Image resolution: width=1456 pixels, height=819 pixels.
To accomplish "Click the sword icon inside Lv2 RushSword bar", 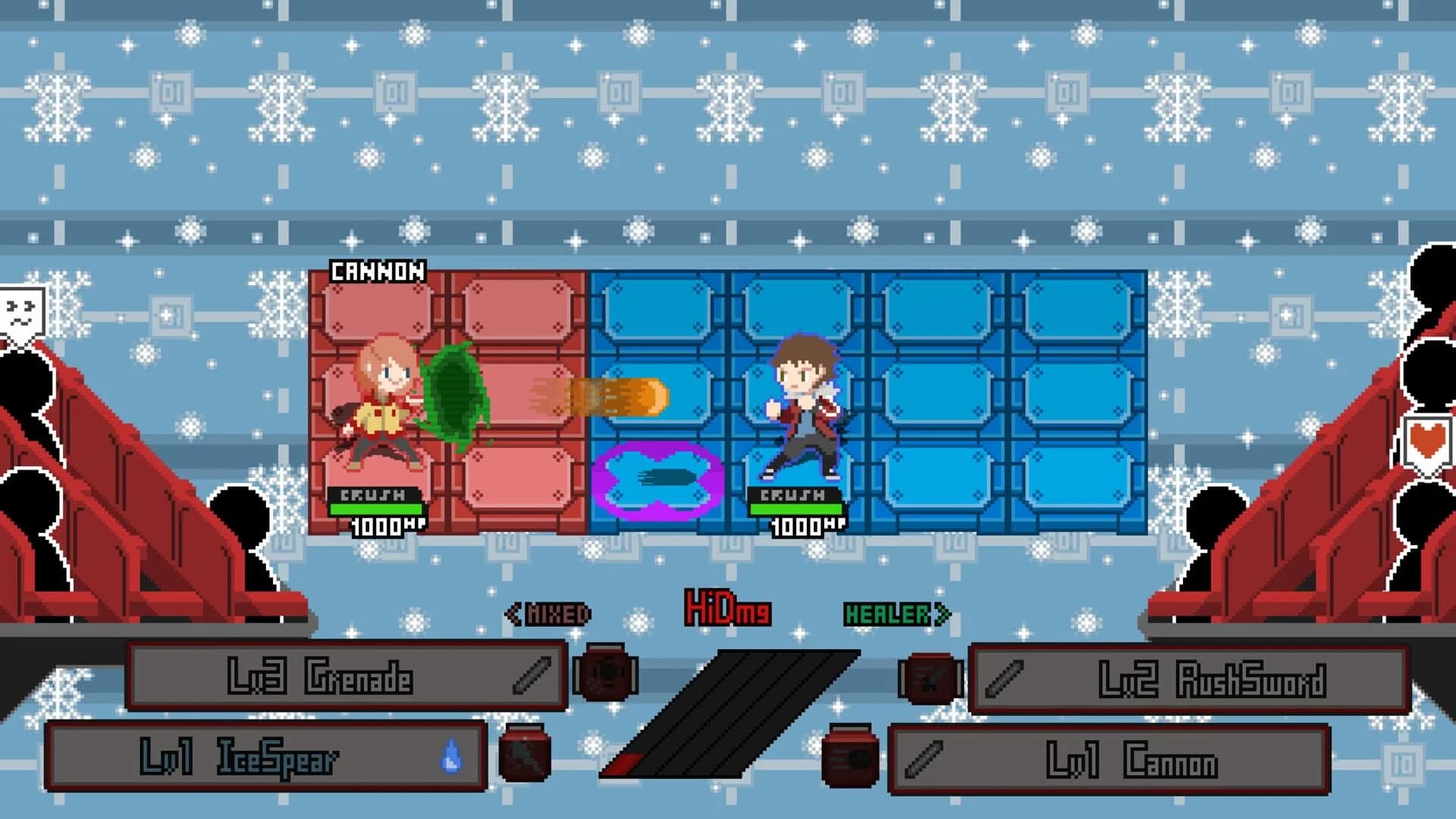I will point(1005,679).
